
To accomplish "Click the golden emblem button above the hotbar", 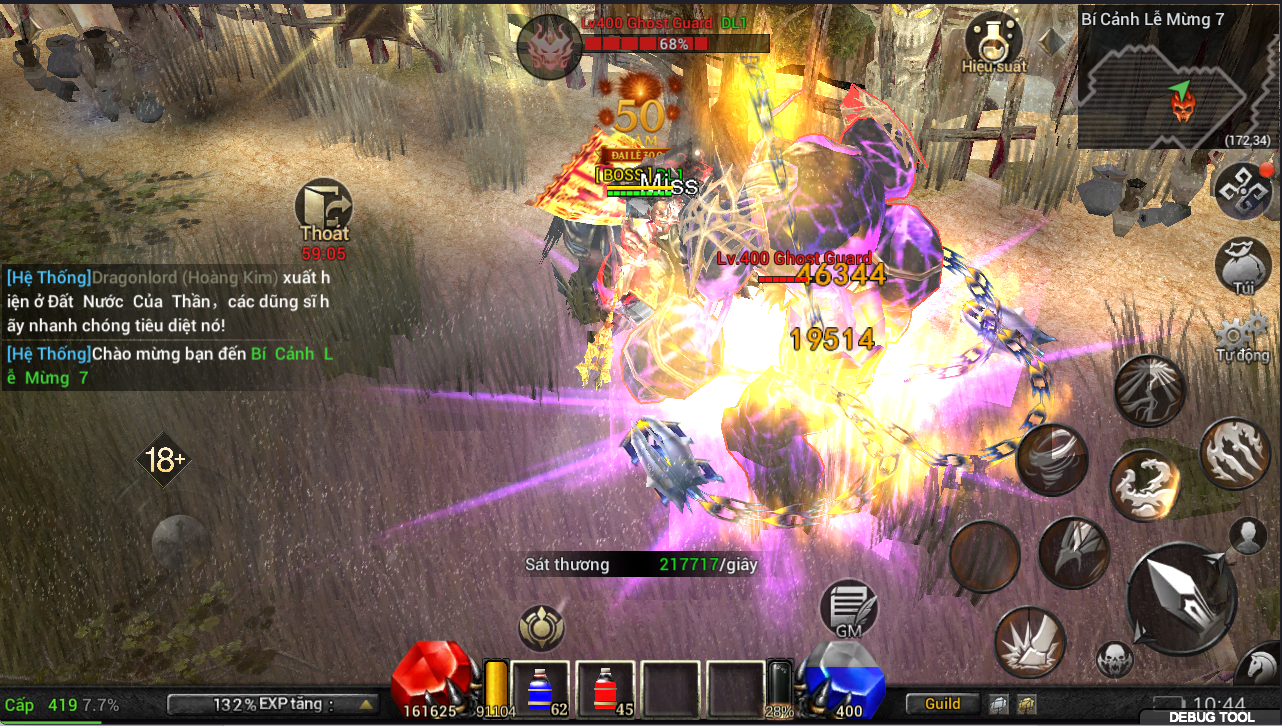I will click(x=542, y=628).
